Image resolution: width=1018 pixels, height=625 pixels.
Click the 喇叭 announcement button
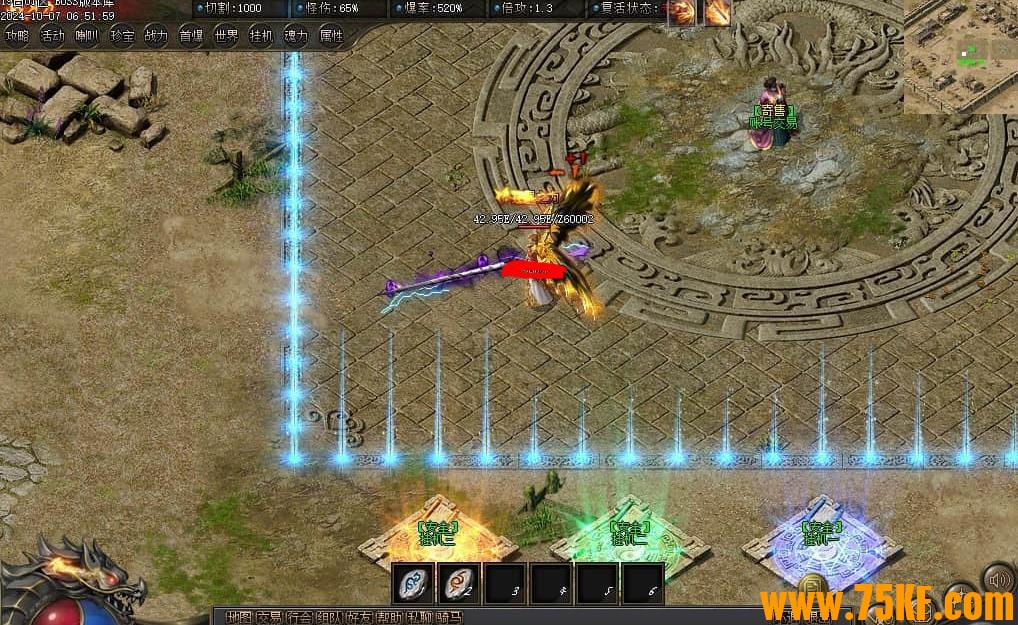87,36
